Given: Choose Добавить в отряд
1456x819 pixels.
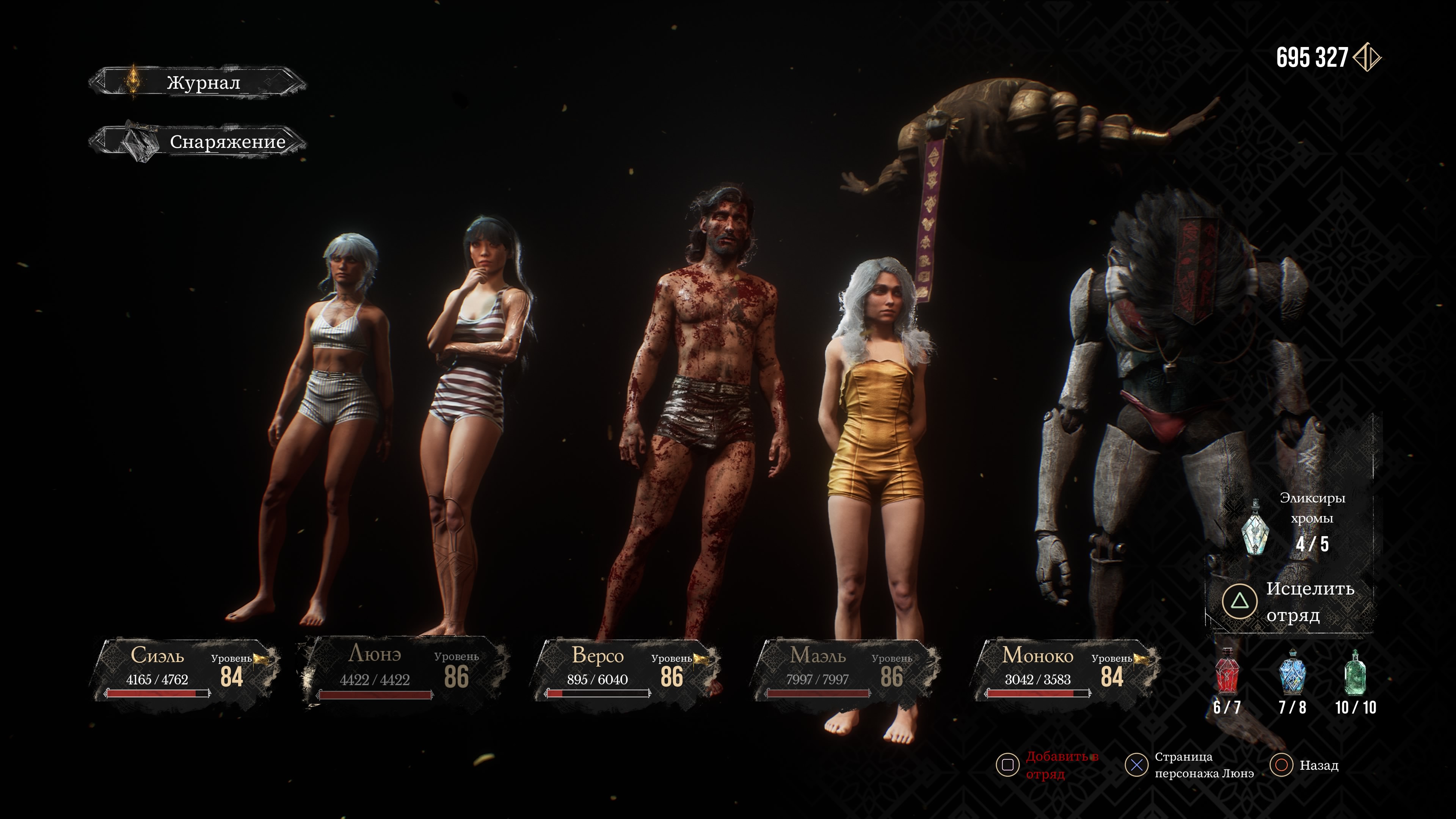Looking at the screenshot, I should click(x=1048, y=765).
